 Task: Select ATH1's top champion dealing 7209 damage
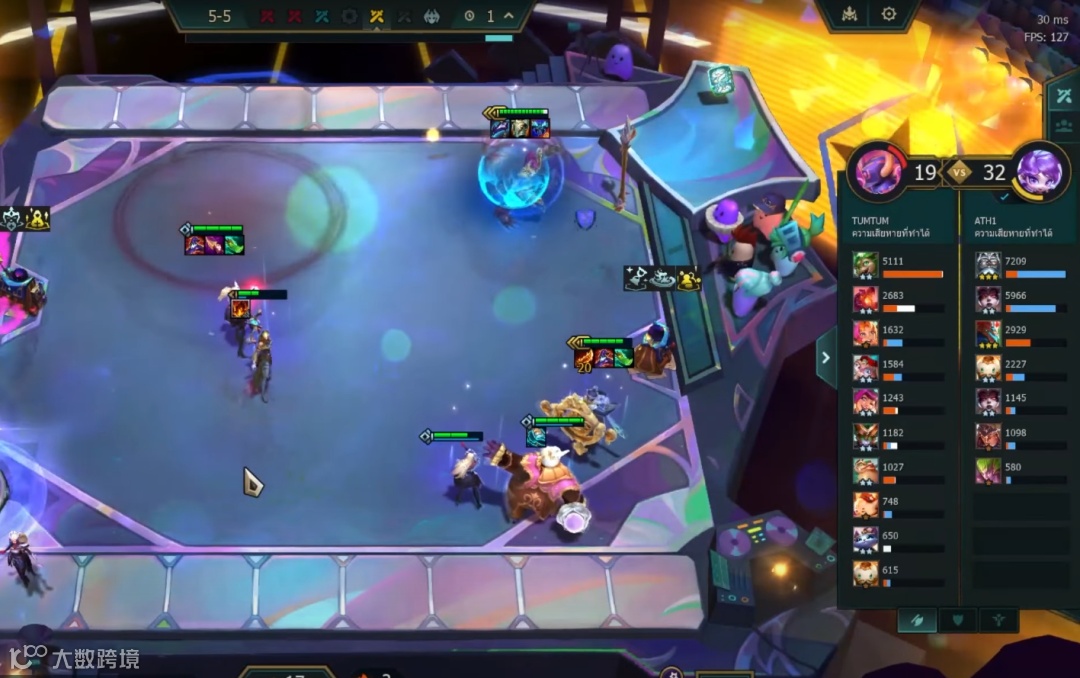(989, 265)
